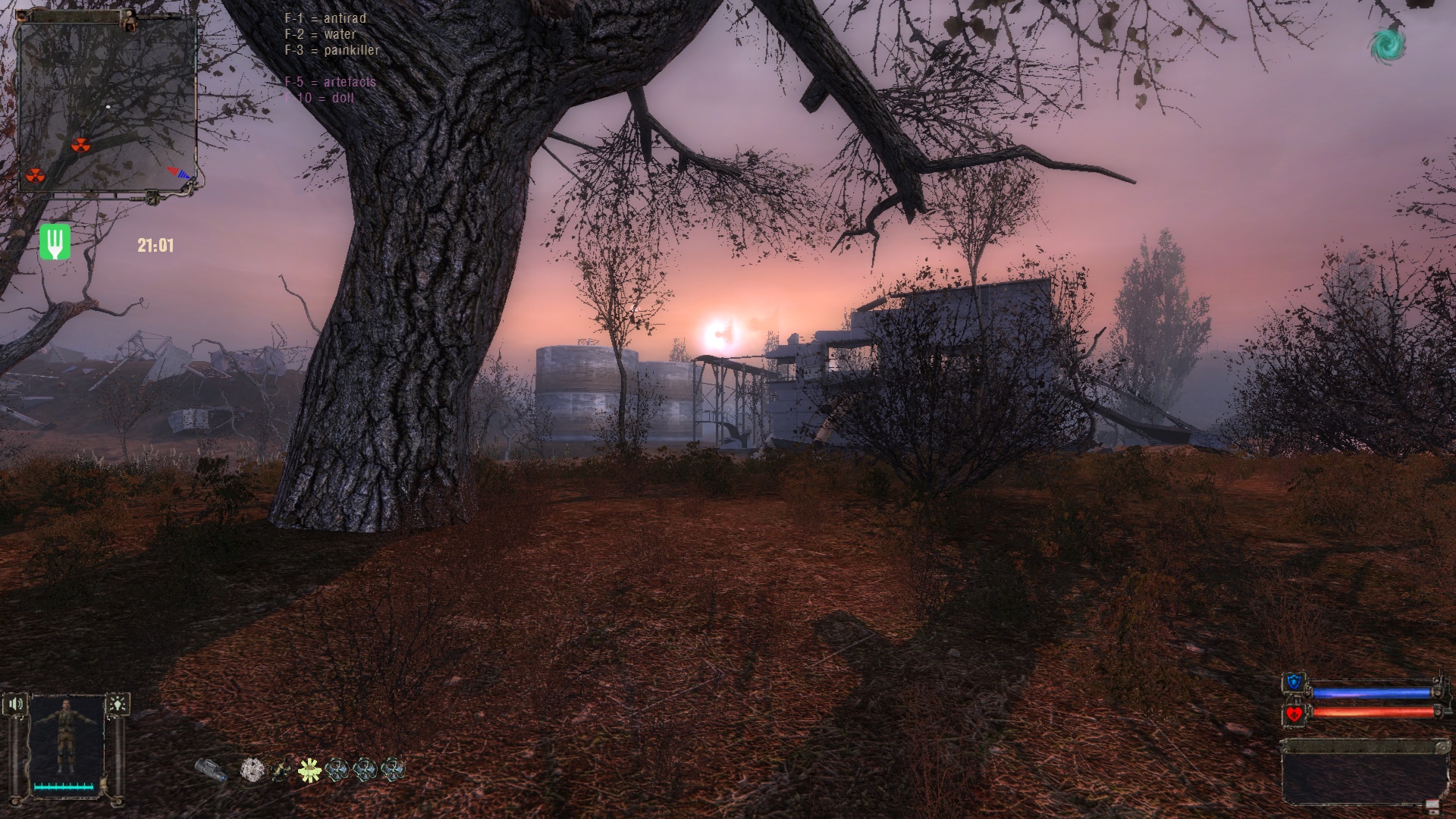1456x819 pixels.
Task: Select the dark twisted artefact slot
Action: point(281,770)
